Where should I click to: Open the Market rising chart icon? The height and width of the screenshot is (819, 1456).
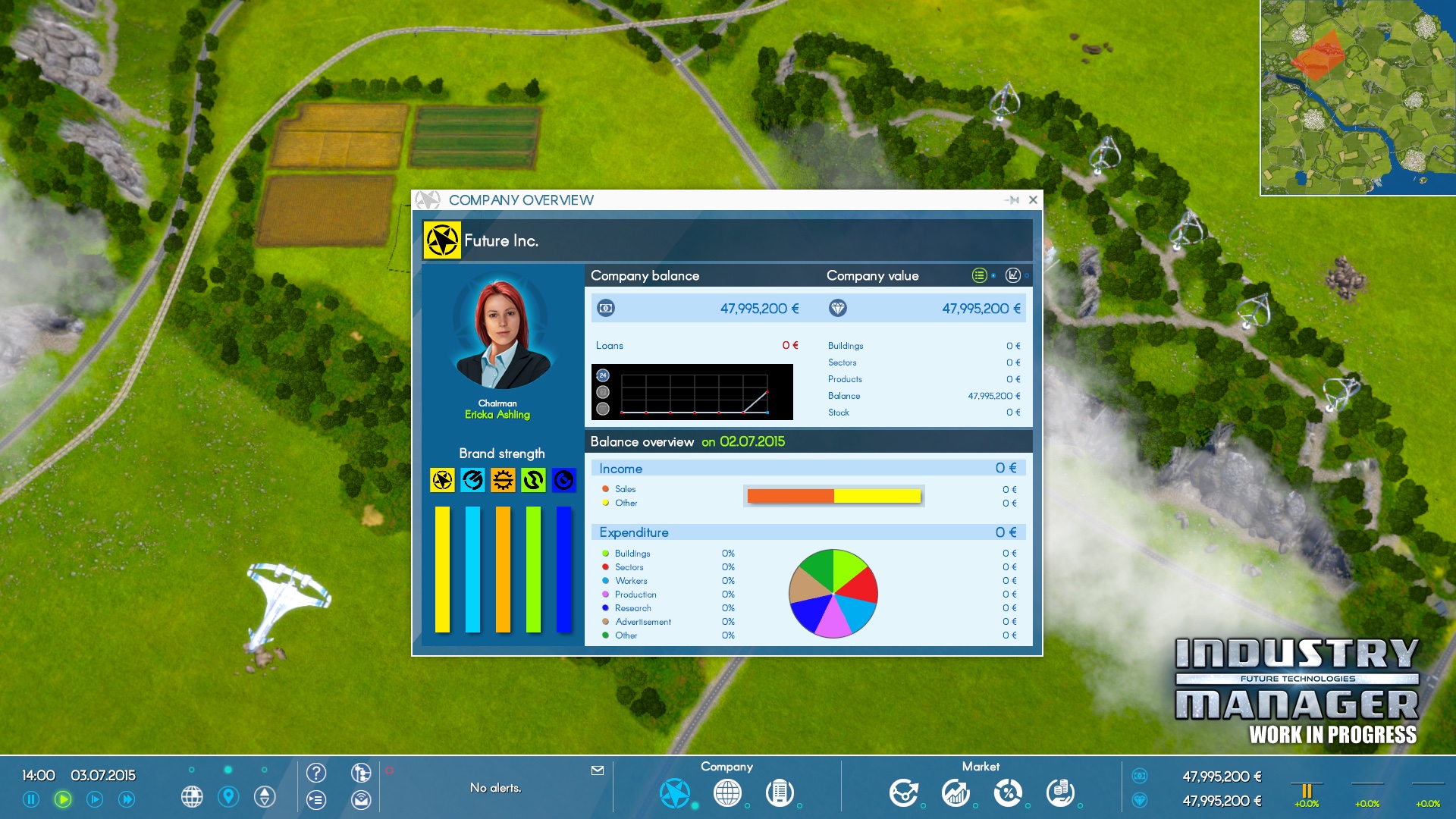tap(955, 793)
